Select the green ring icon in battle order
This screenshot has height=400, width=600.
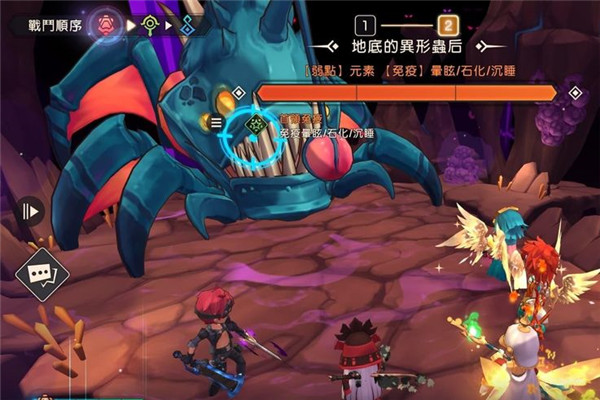click(151, 22)
